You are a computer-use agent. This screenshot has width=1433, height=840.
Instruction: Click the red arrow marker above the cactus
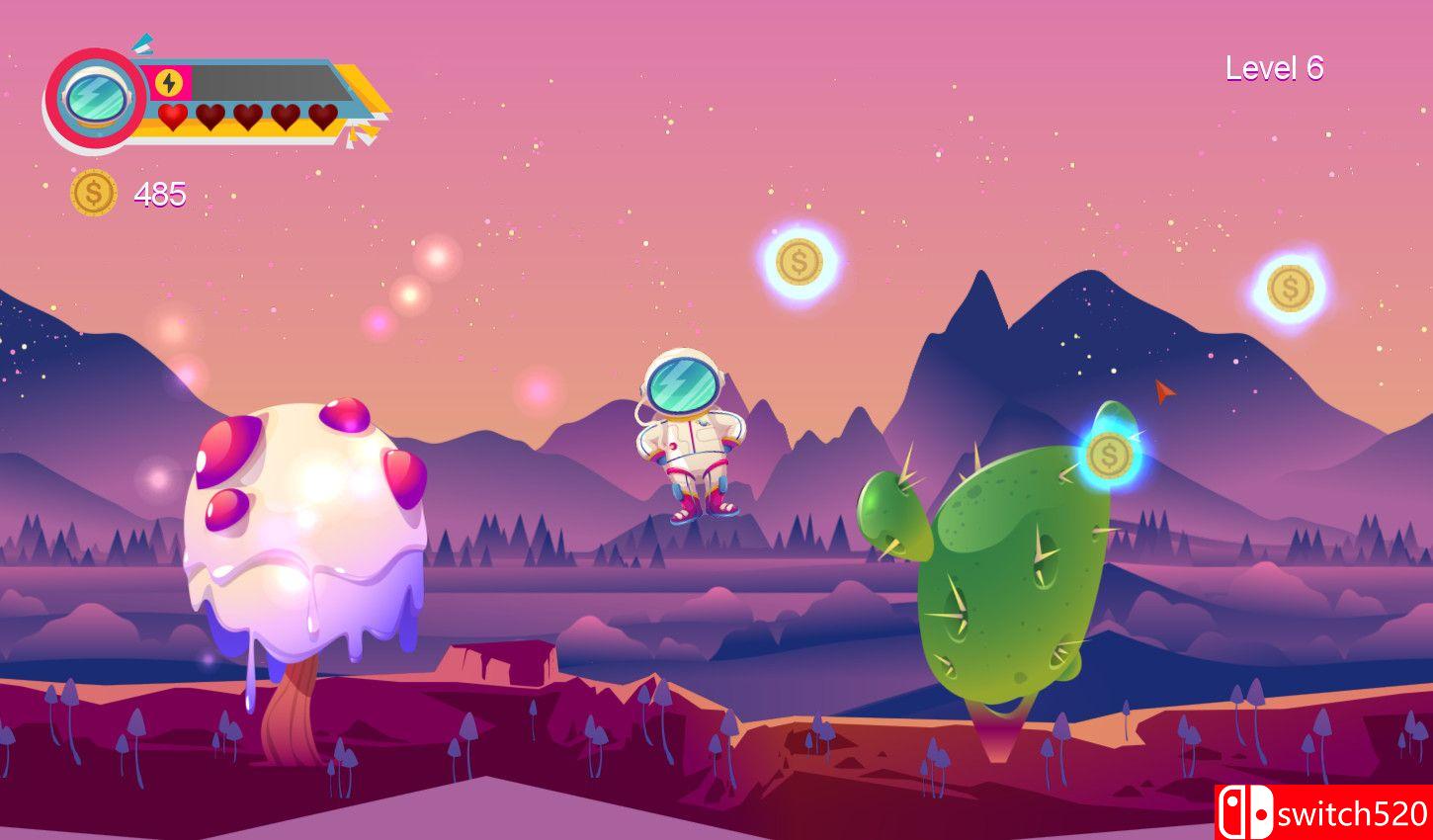pyautogui.click(x=1161, y=394)
